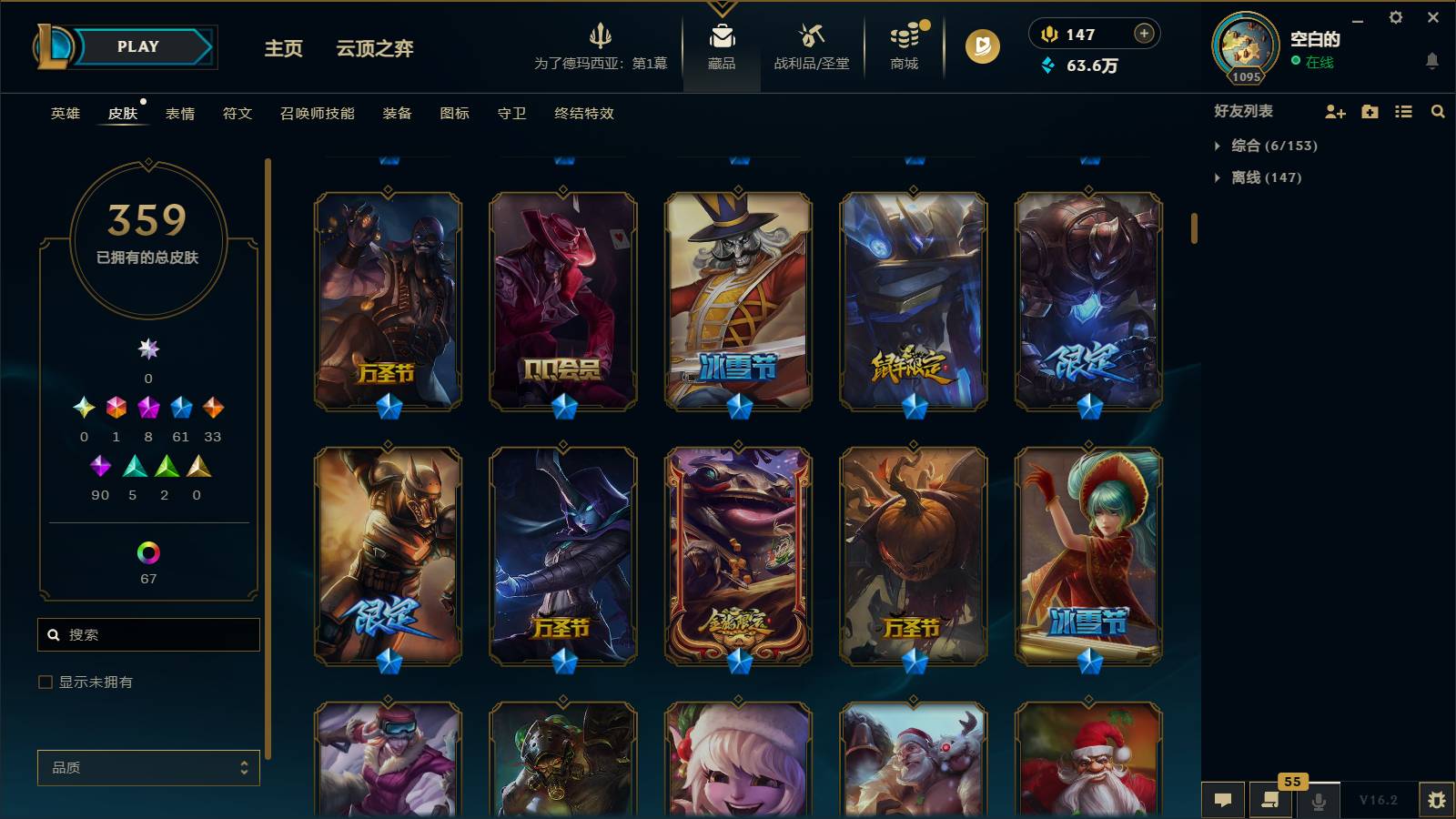Image resolution: width=1456 pixels, height=819 pixels.
Task: Open friend list display options icon
Action: (x=1402, y=111)
